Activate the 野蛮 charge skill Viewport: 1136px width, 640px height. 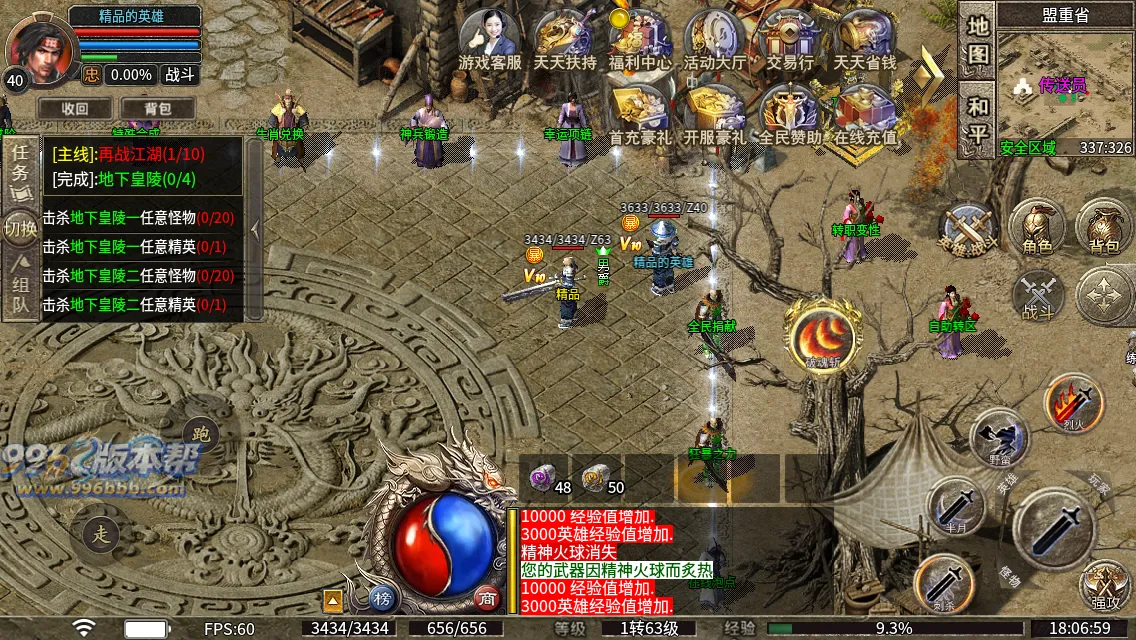(x=999, y=437)
